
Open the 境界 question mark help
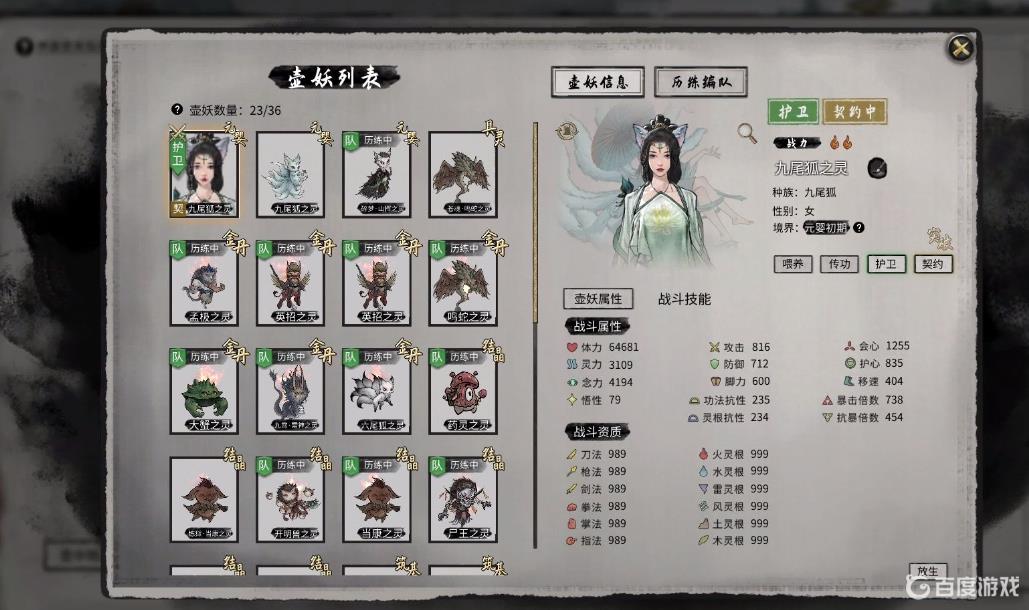858,227
